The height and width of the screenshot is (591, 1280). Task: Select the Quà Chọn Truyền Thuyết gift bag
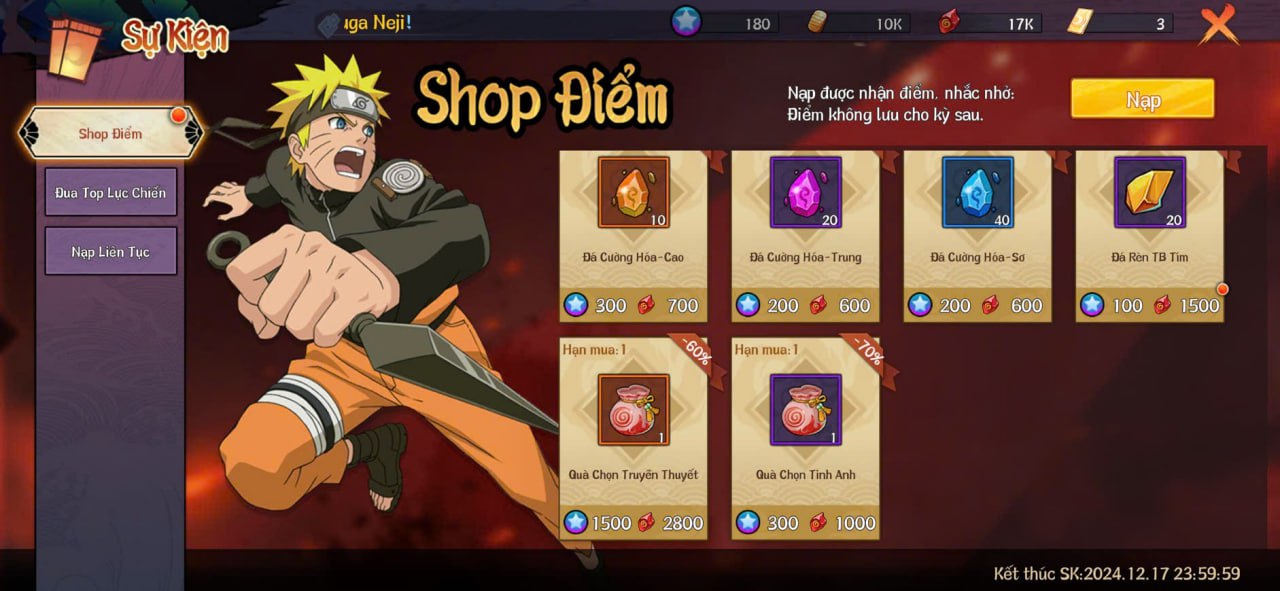pyautogui.click(x=633, y=410)
